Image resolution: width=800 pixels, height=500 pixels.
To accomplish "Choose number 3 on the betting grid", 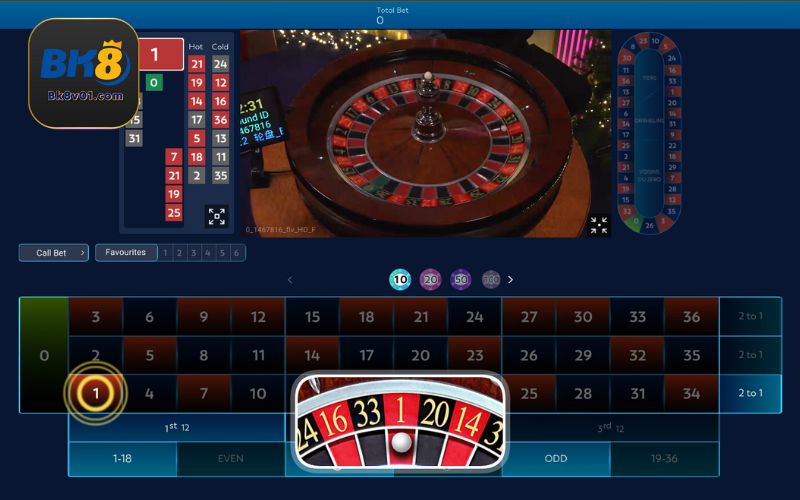I will (x=95, y=317).
